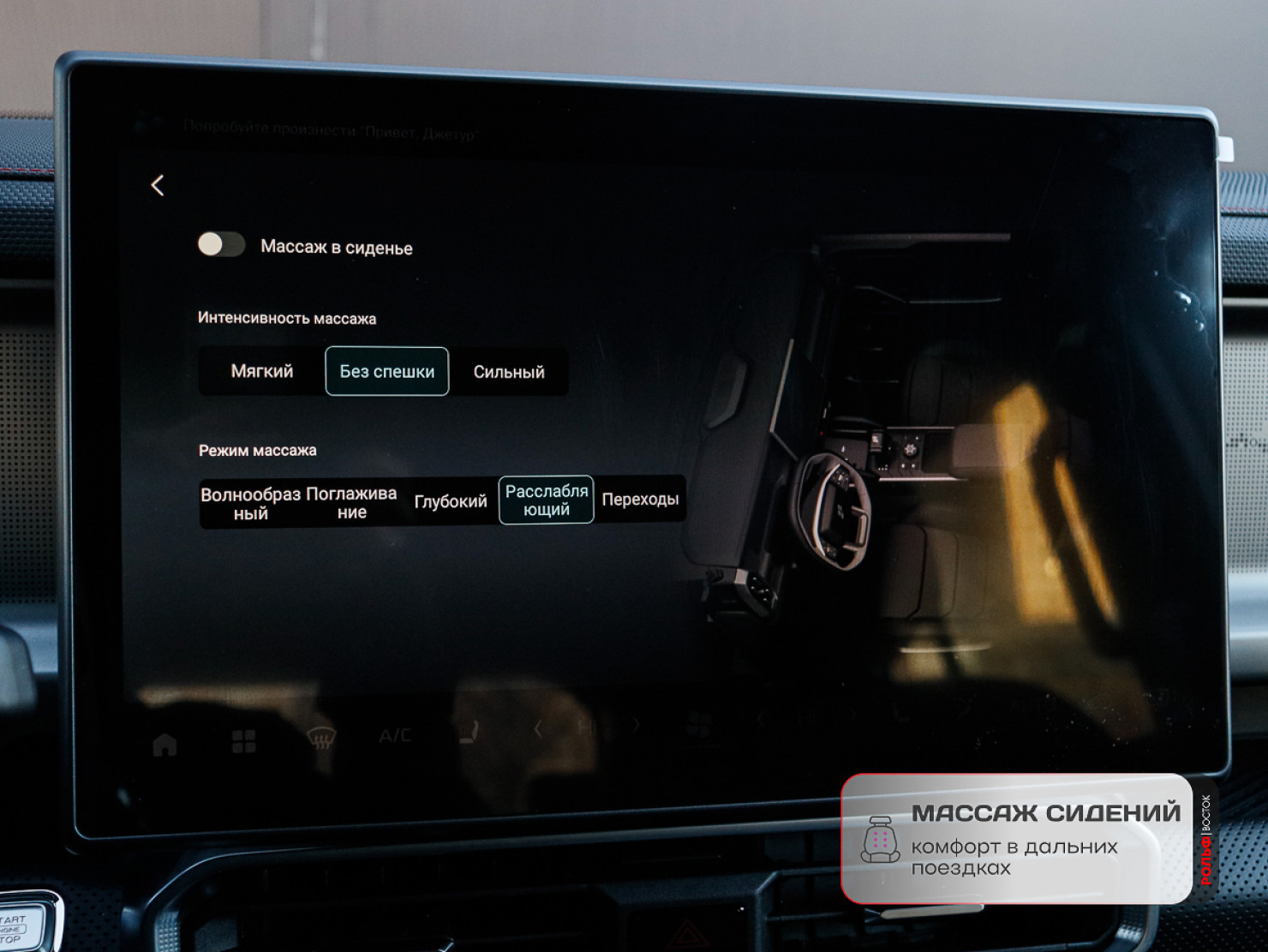1268x952 pixels.
Task: Switch to Глубокий massage mode
Action: tap(450, 501)
